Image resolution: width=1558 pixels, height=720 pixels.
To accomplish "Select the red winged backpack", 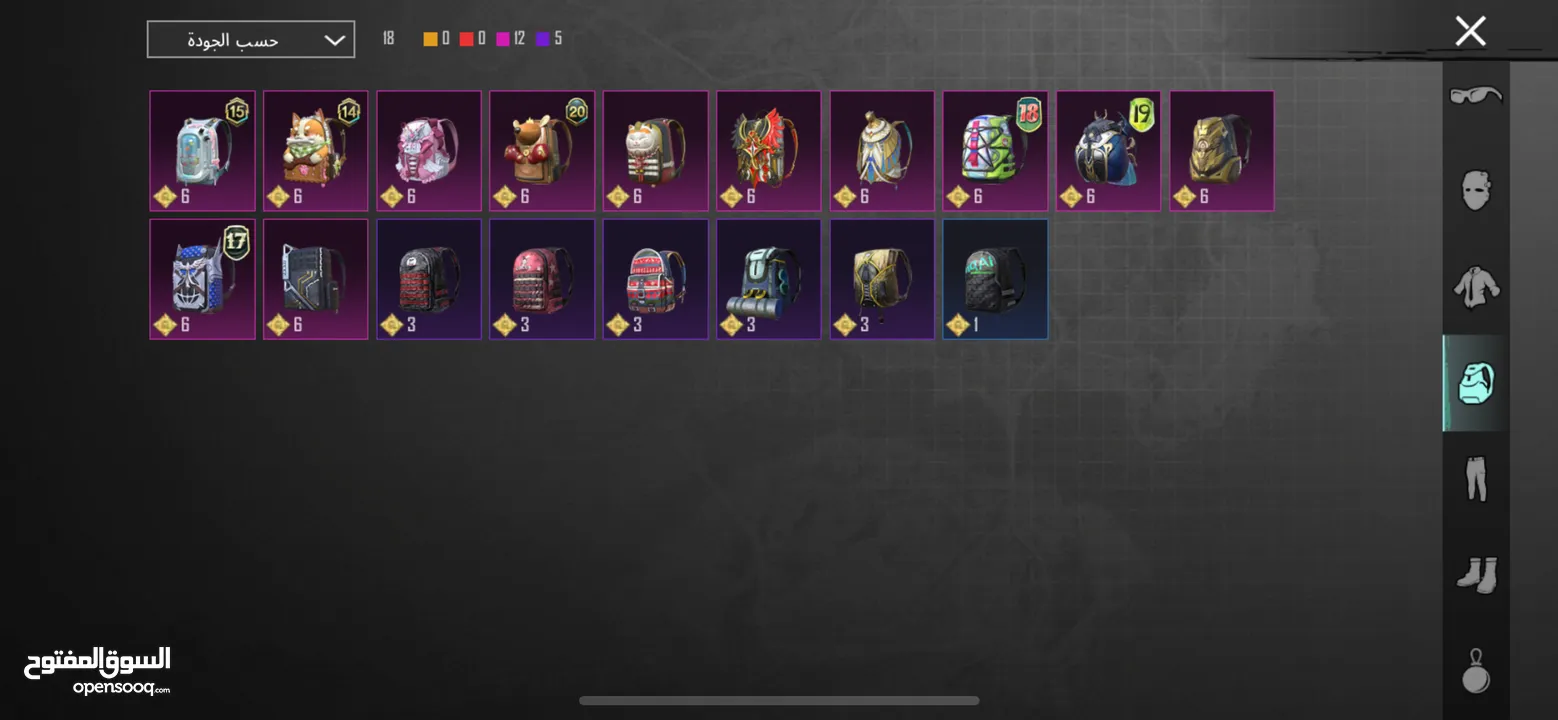I will [x=769, y=151].
